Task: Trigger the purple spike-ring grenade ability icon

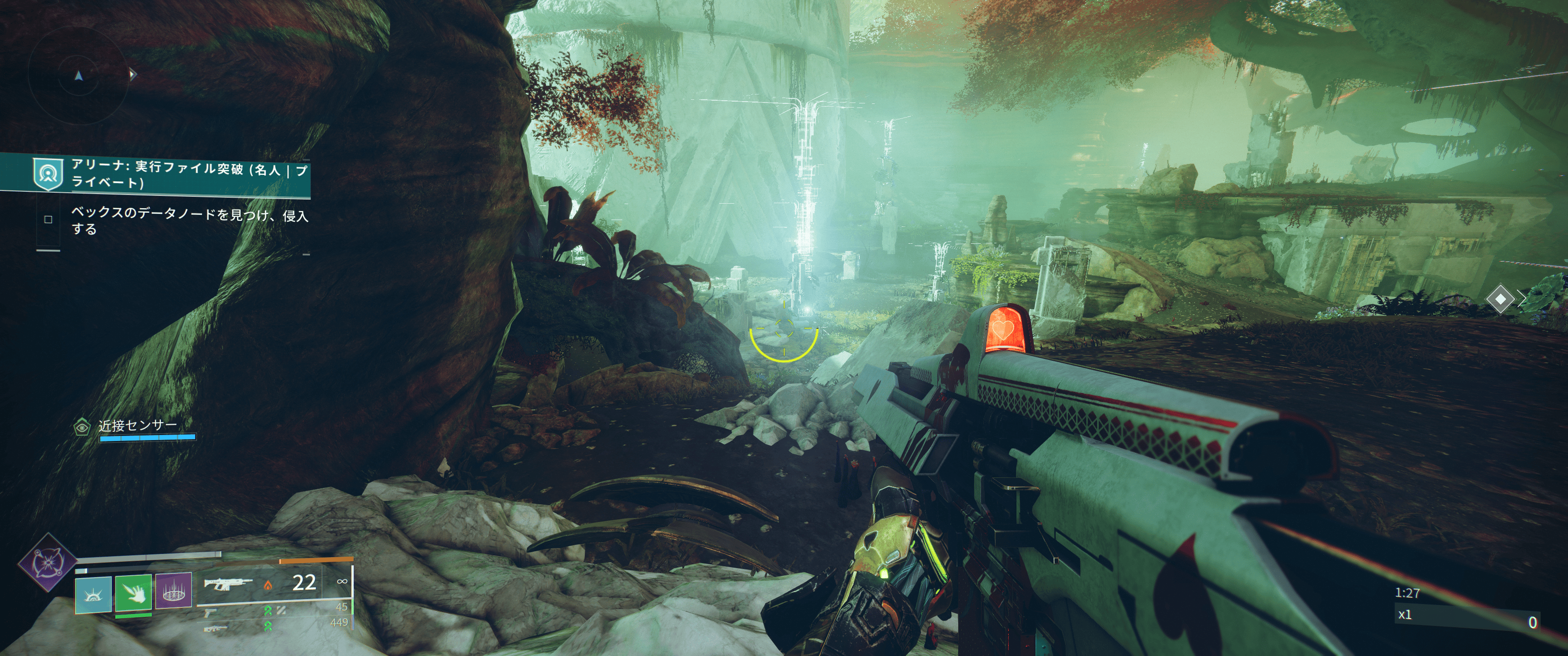Action: click(x=174, y=590)
